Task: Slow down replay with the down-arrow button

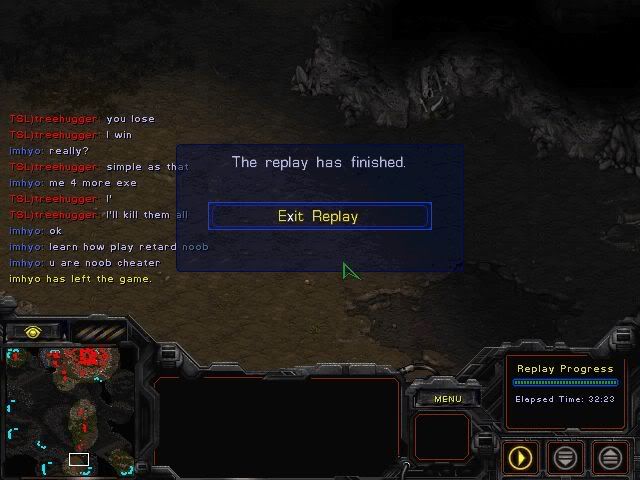Action: [x=565, y=458]
